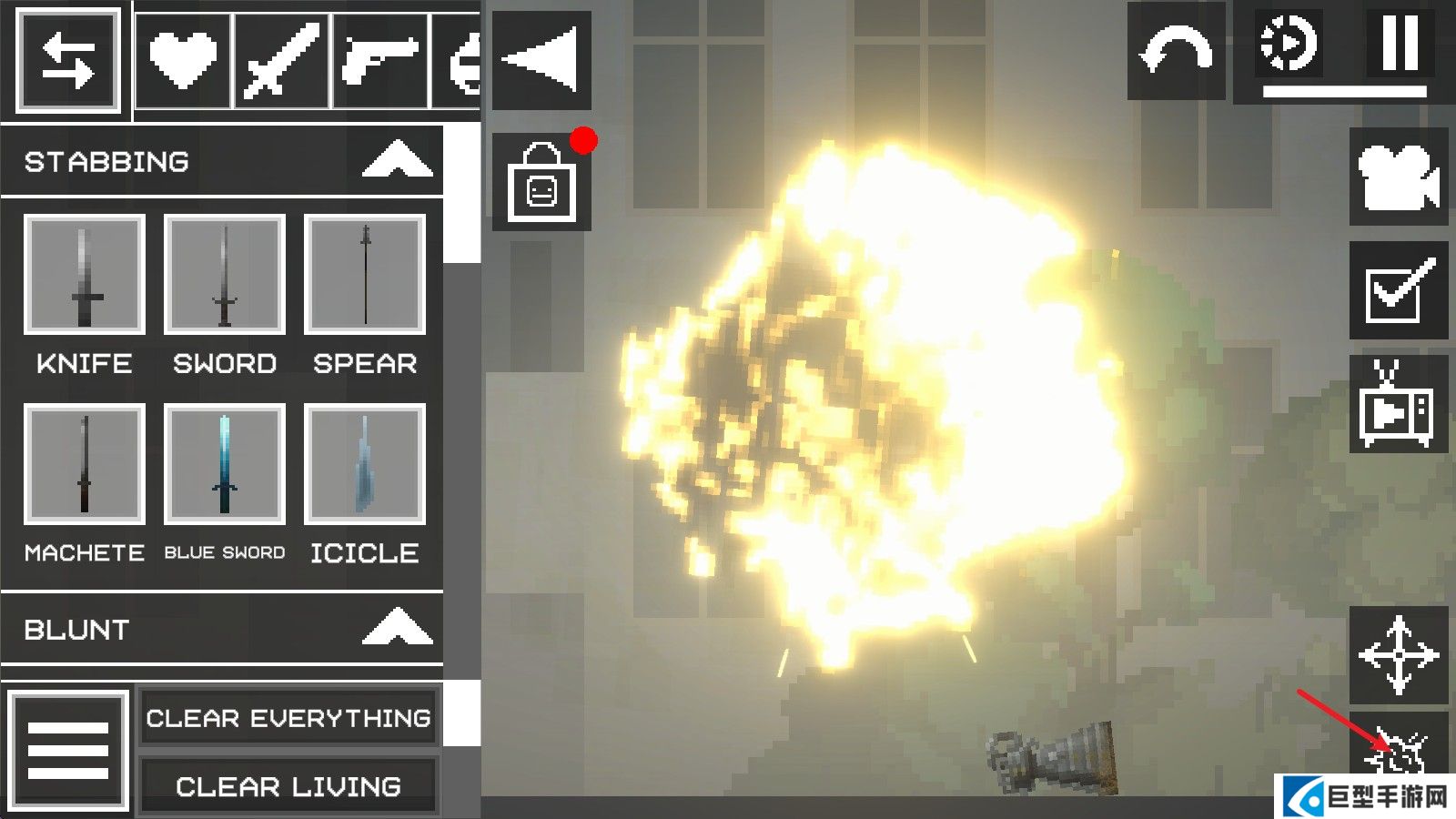Undo the last action

click(x=1176, y=51)
